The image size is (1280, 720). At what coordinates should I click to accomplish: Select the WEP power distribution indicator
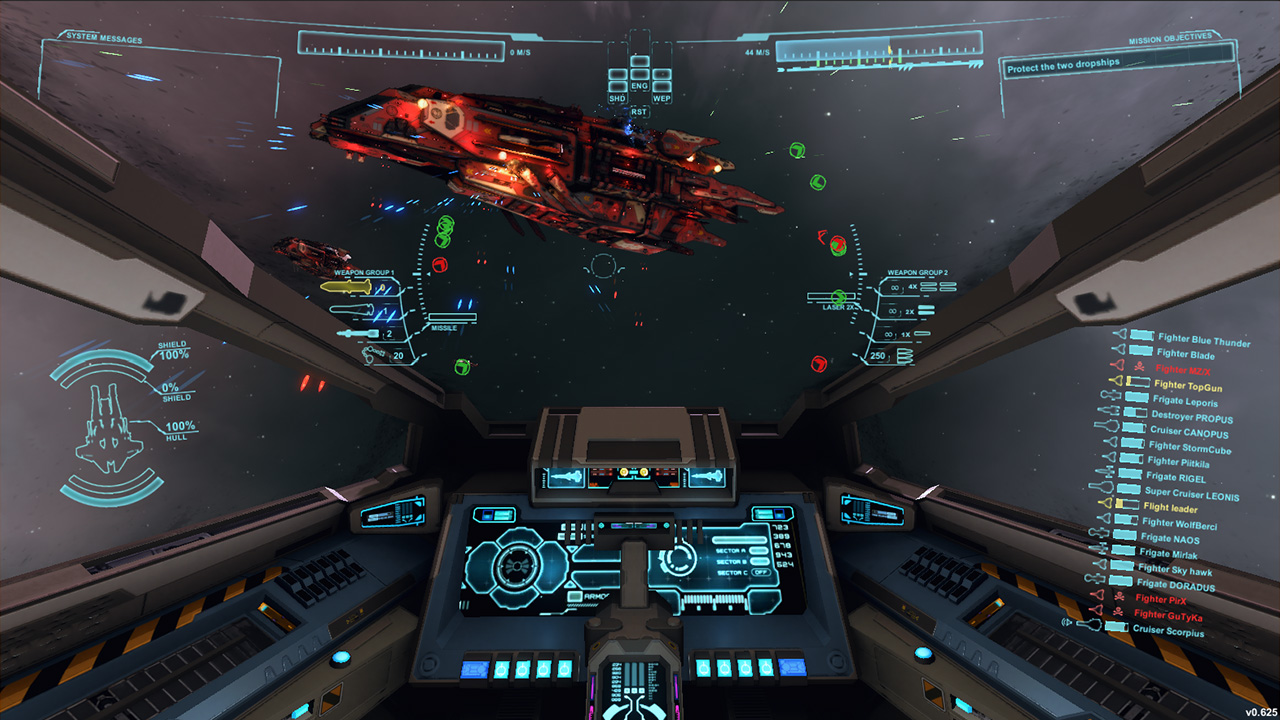point(663,98)
